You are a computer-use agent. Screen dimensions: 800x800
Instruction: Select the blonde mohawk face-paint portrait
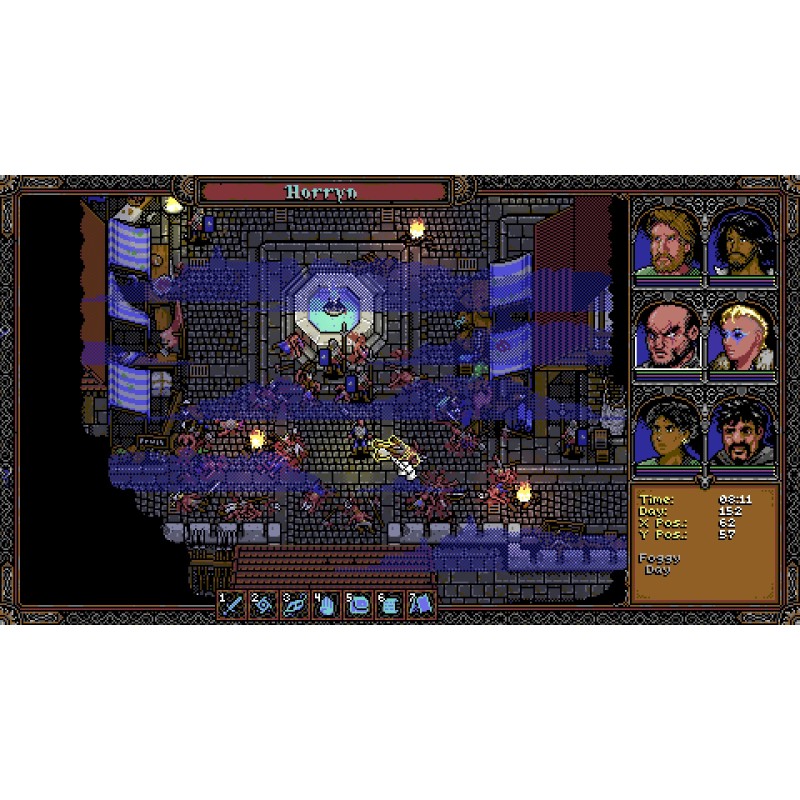click(741, 336)
